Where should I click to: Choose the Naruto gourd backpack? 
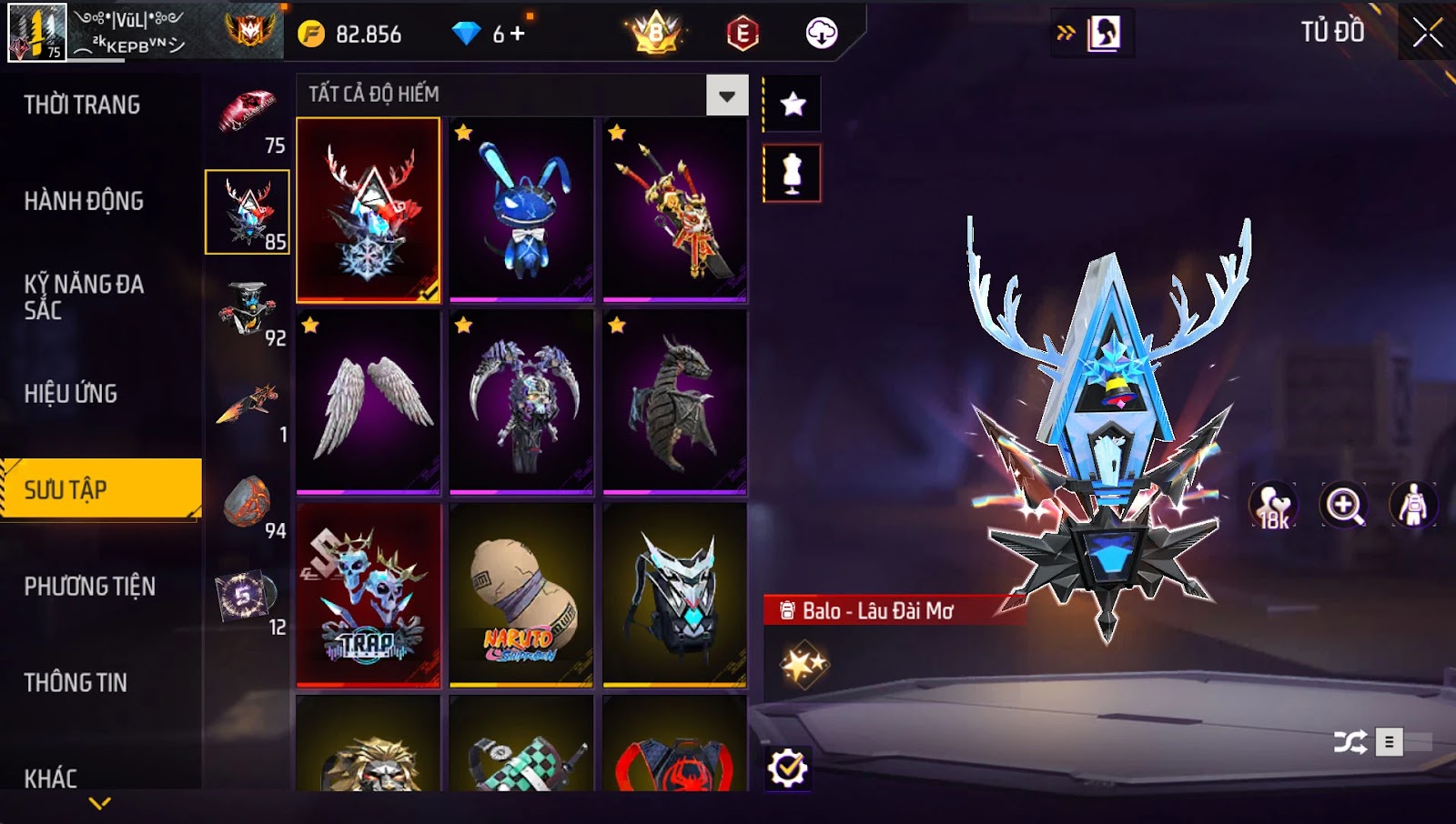tap(521, 595)
